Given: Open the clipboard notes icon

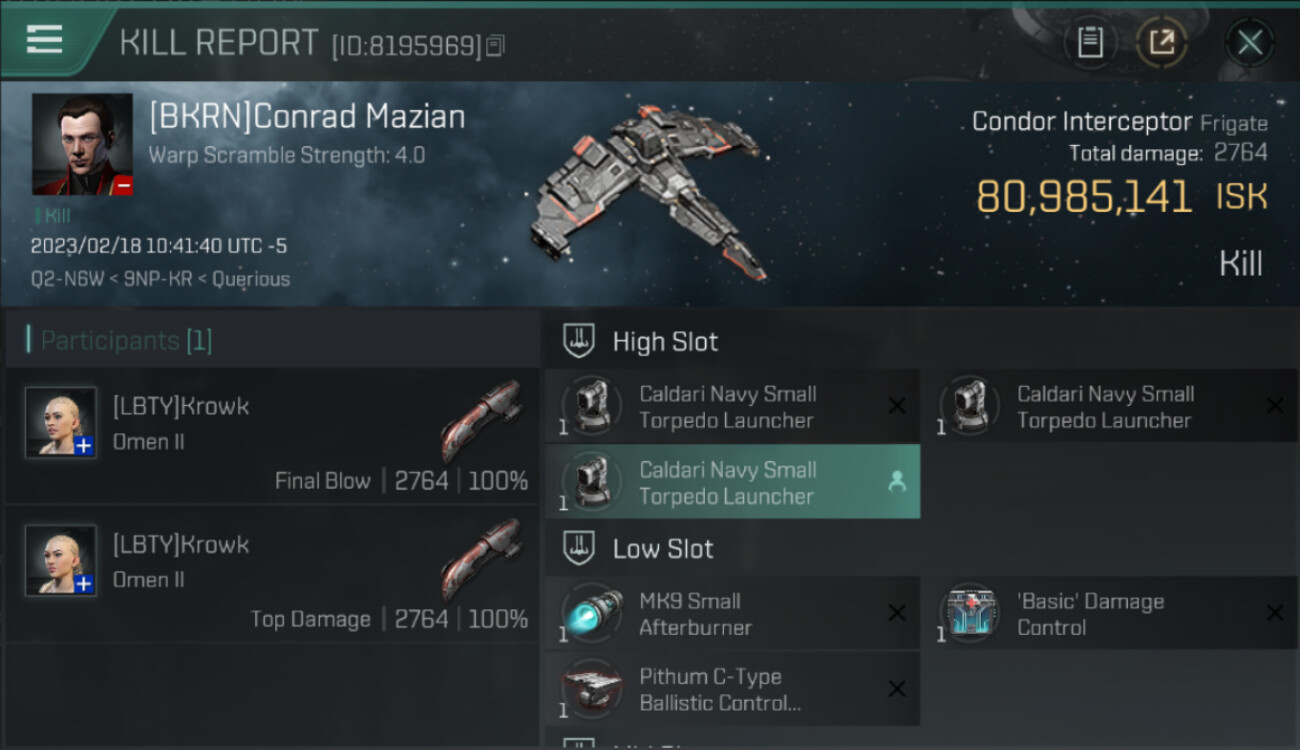Looking at the screenshot, I should coord(1090,42).
